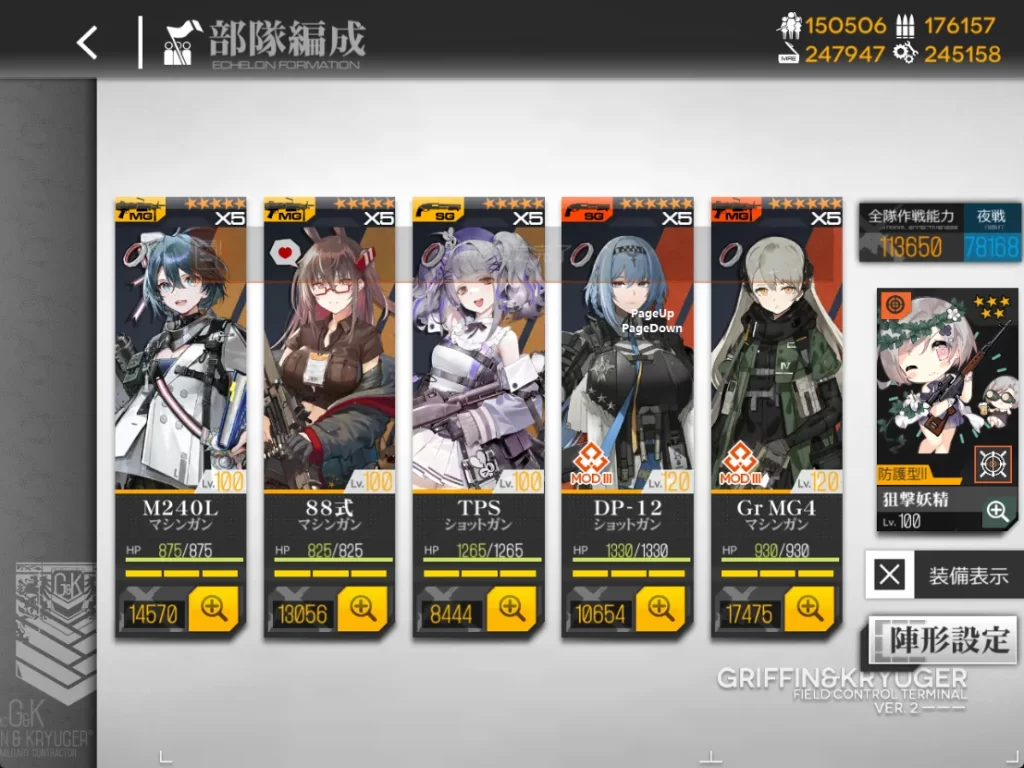Screen dimensions: 1024x768
Task: Toggle the 装備表示 equipment display
Action: pyautogui.click(x=943, y=575)
